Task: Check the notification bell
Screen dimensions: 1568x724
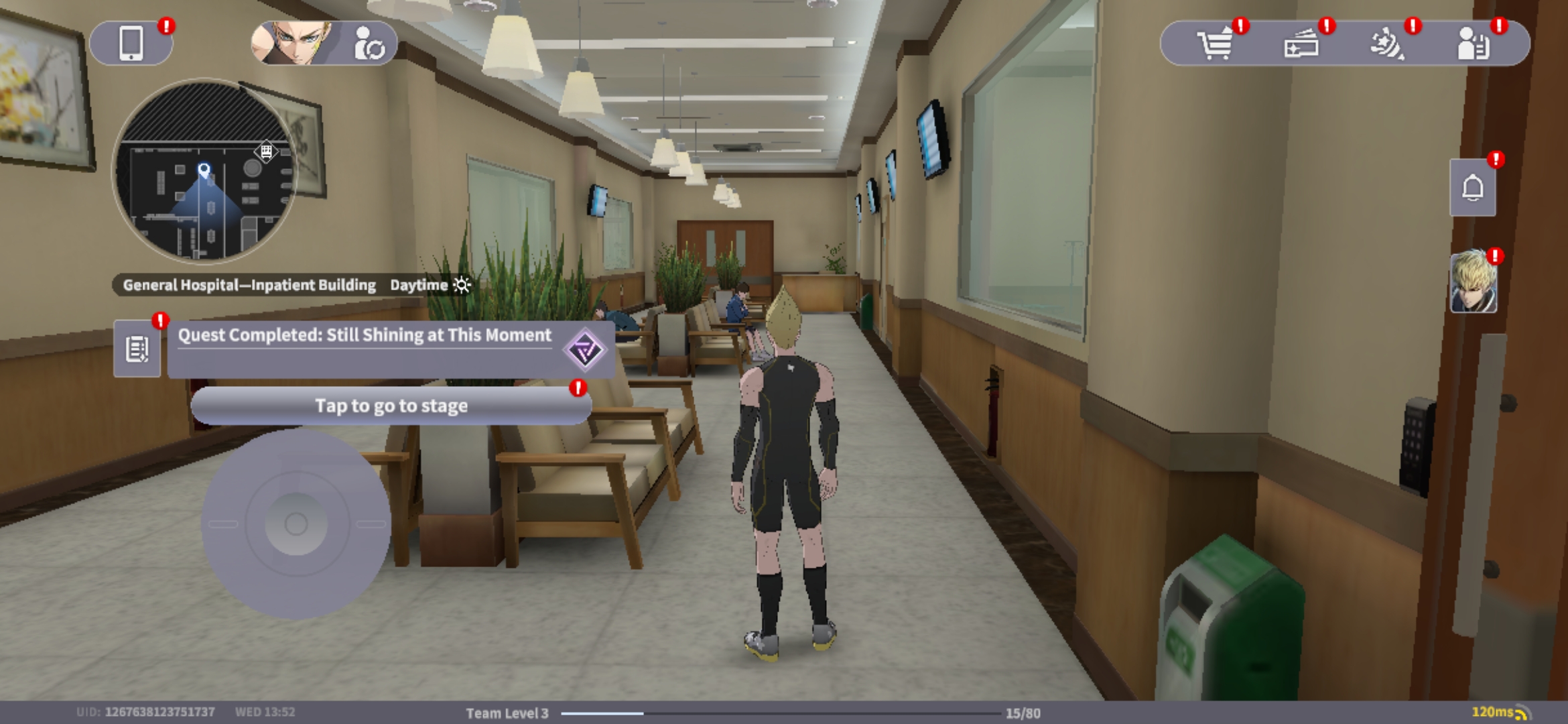Action: coord(1472,188)
